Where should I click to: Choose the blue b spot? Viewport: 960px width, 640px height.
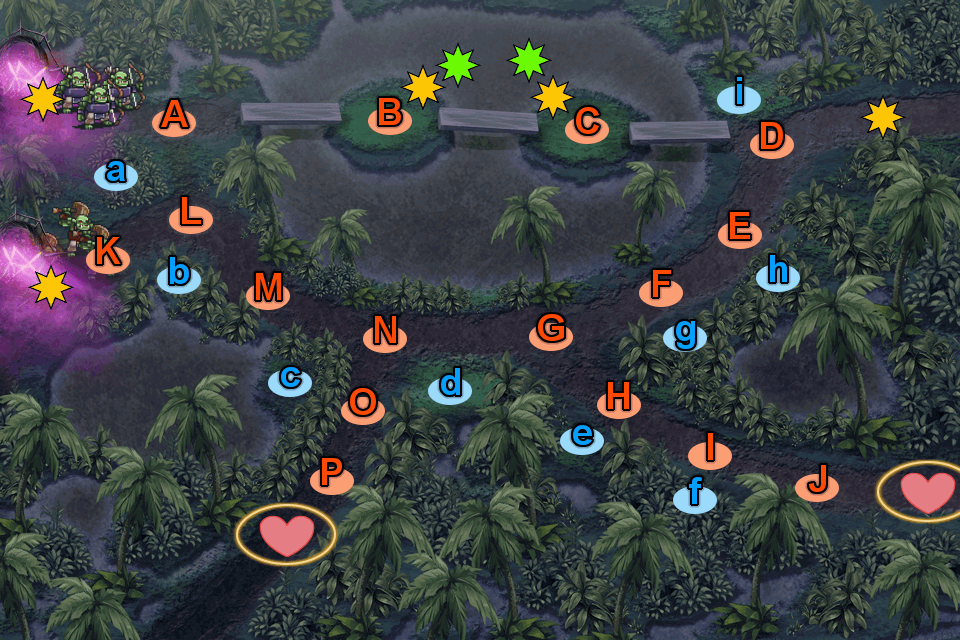(x=179, y=274)
